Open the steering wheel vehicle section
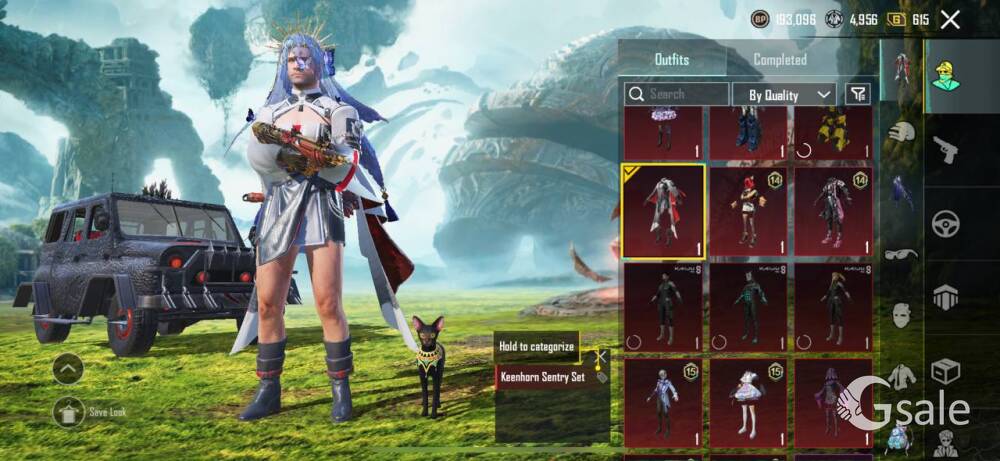1000x461 pixels. (945, 223)
